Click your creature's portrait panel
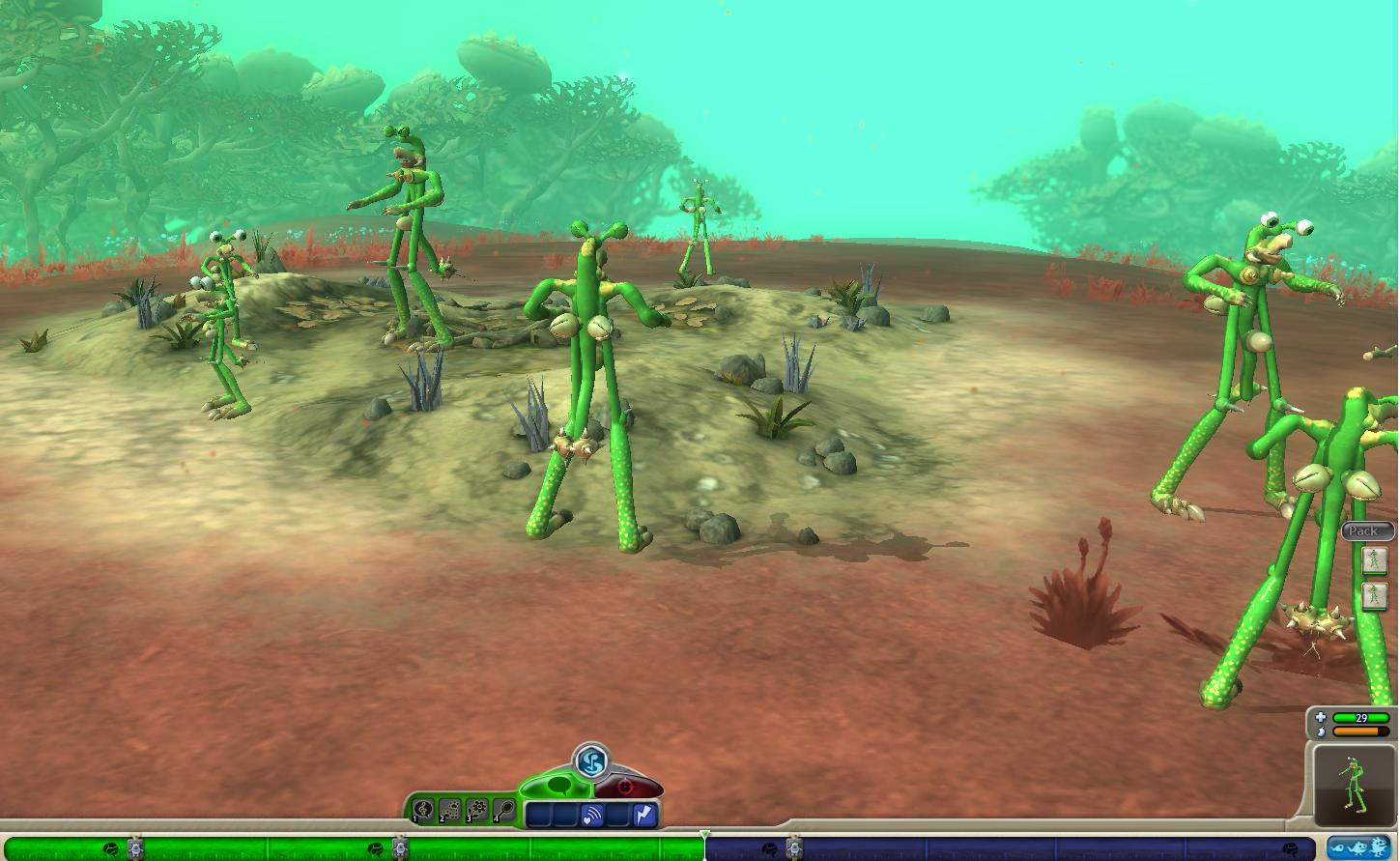This screenshot has width=1400, height=861. (x=1355, y=783)
